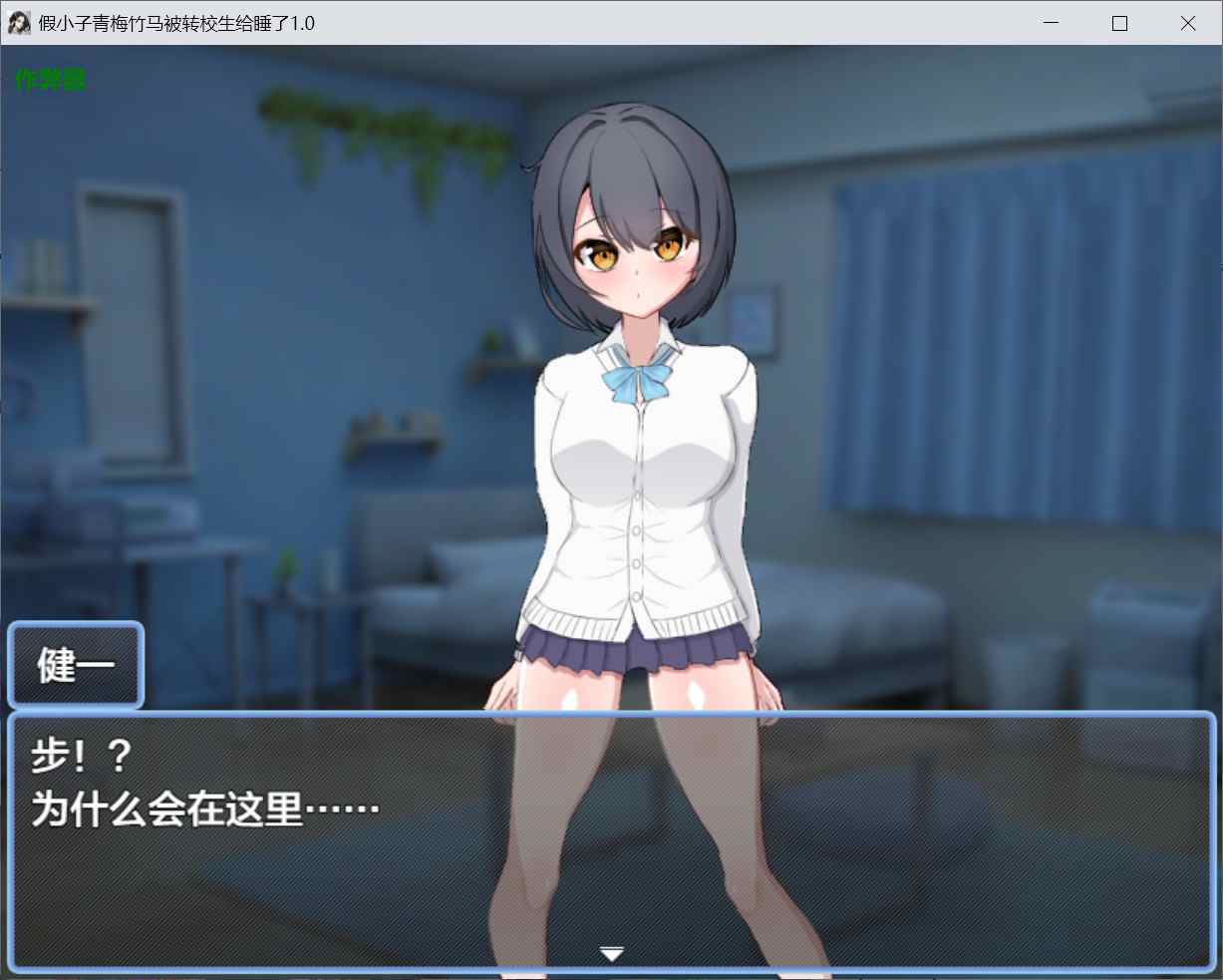Maximize the game window

1119,23
